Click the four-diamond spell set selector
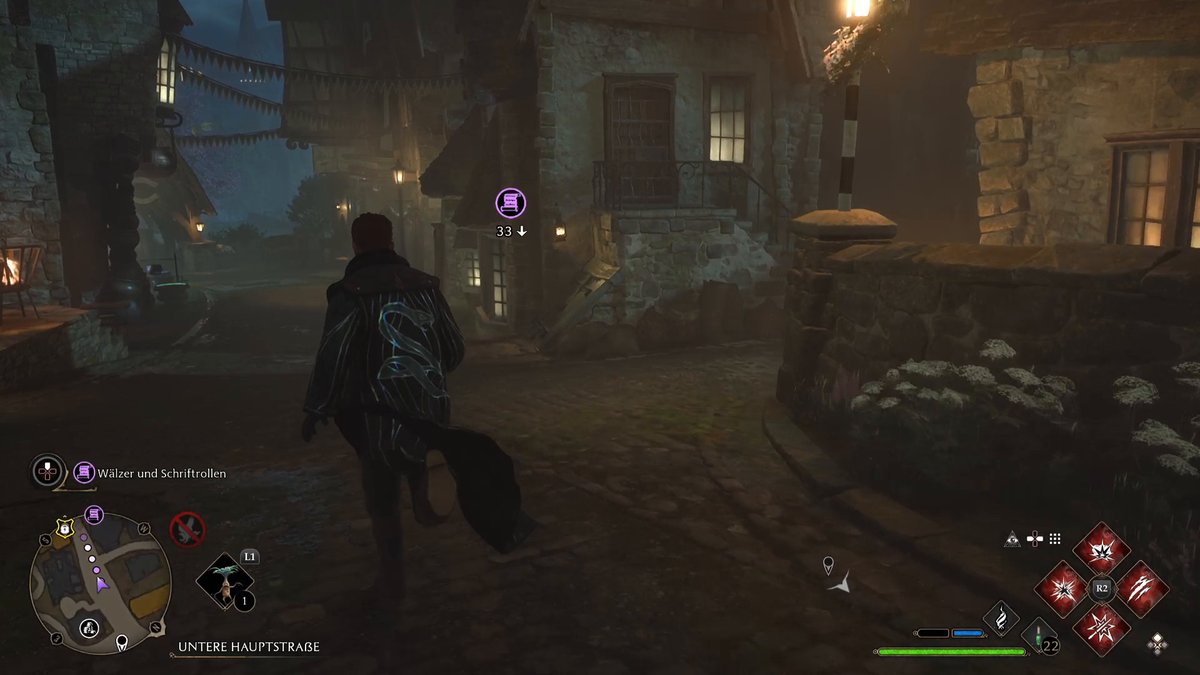 (1157, 643)
